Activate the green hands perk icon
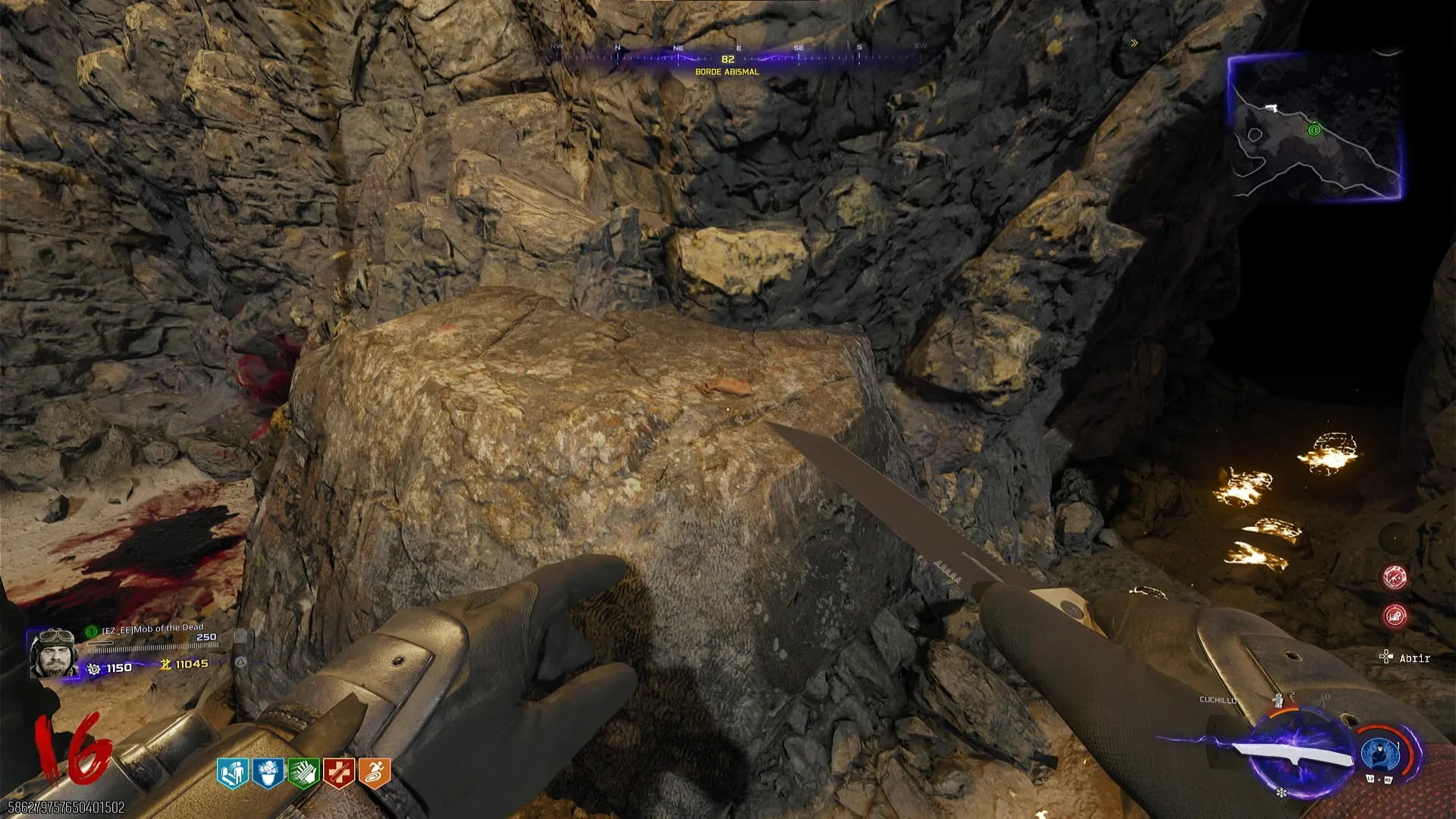 point(303,773)
